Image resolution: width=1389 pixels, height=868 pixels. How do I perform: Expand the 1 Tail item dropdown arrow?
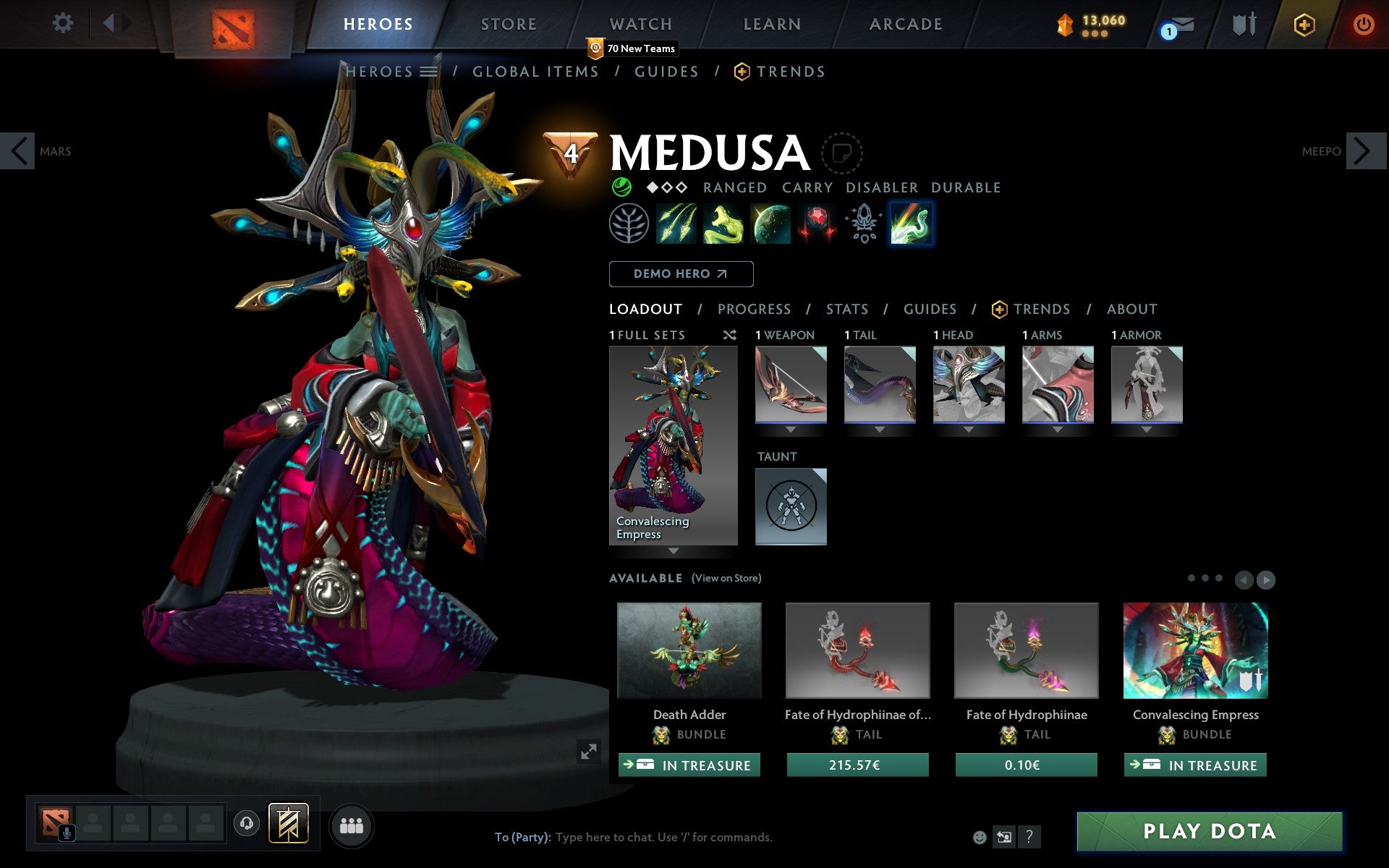click(x=880, y=428)
